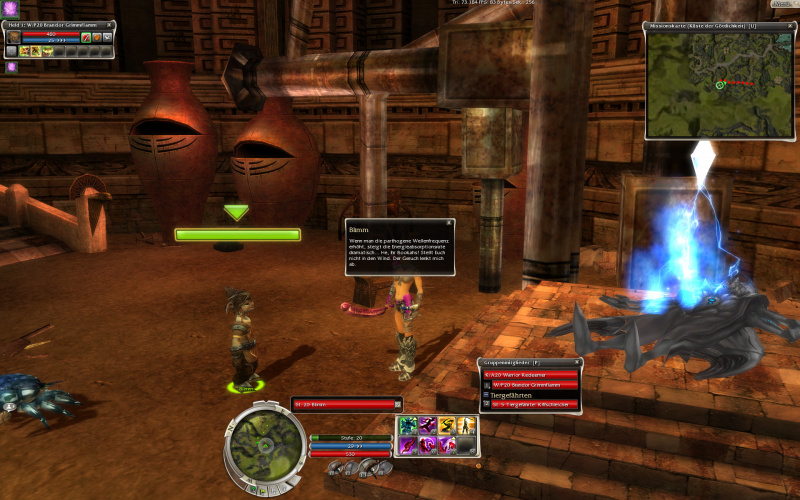Set hero to avoid combat mode

click(x=107, y=38)
